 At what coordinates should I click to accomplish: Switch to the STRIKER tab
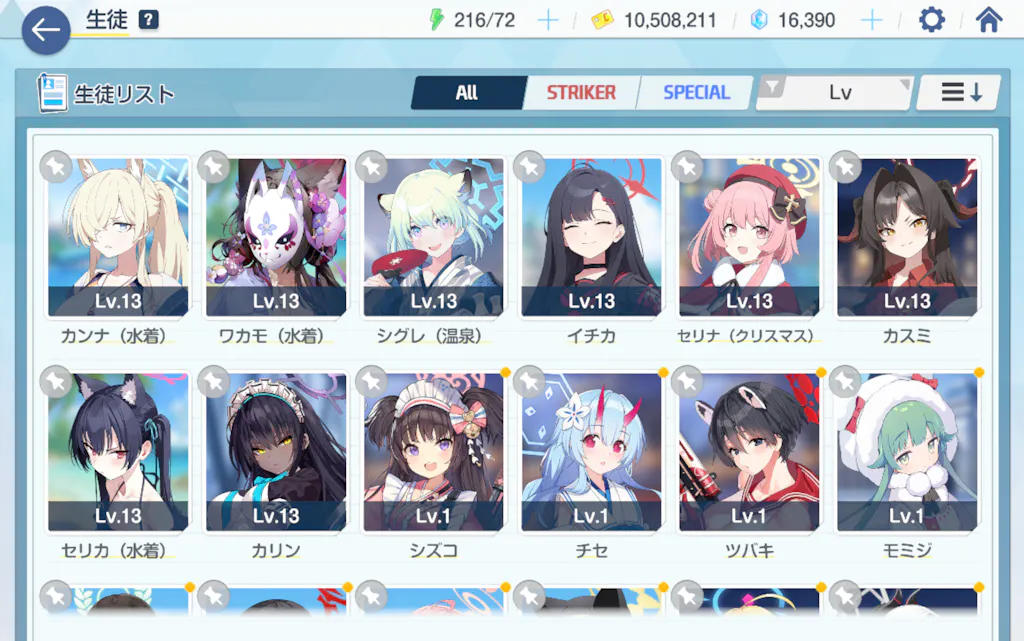click(581, 93)
